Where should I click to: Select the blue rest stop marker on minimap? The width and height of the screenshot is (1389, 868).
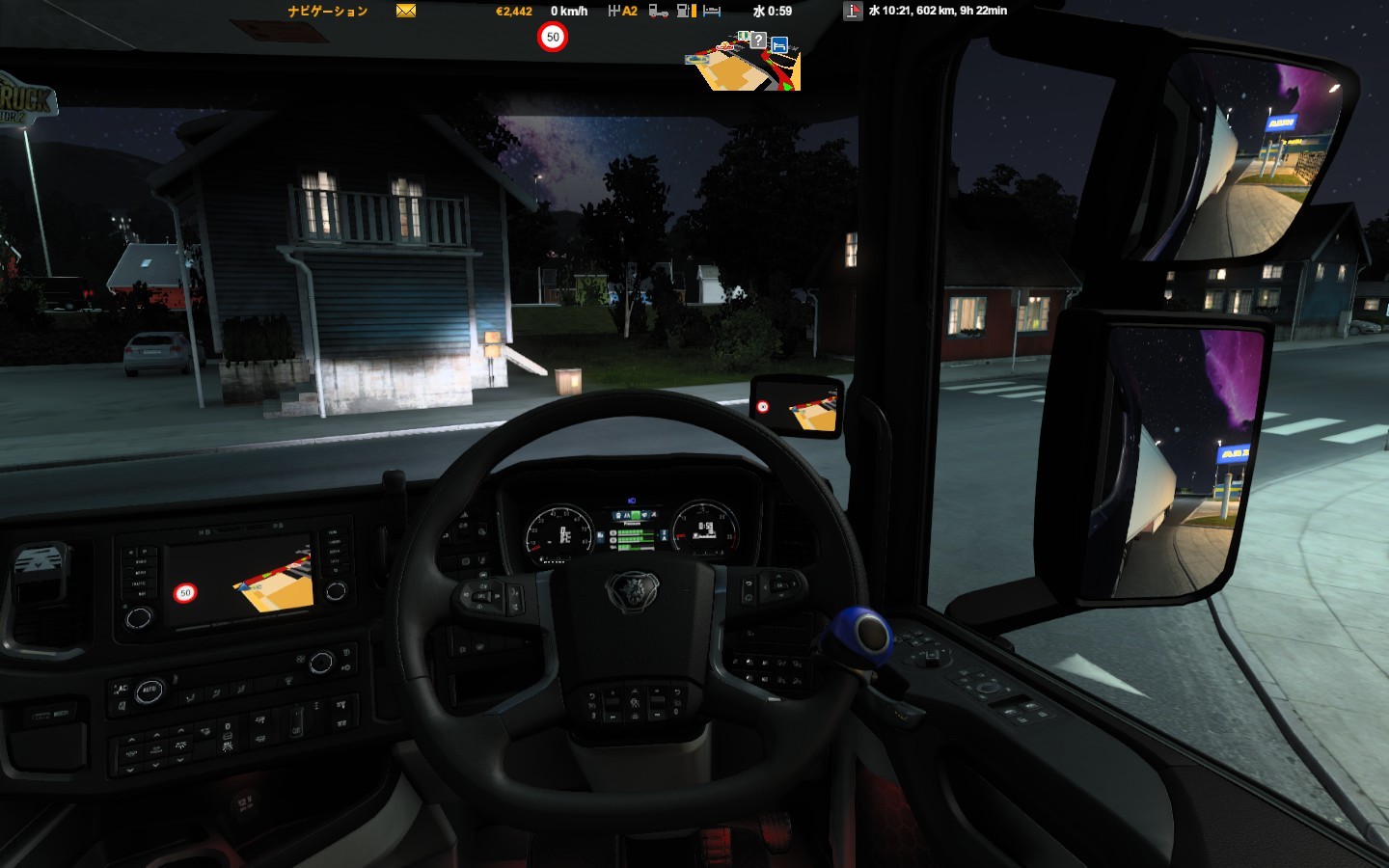(779, 44)
